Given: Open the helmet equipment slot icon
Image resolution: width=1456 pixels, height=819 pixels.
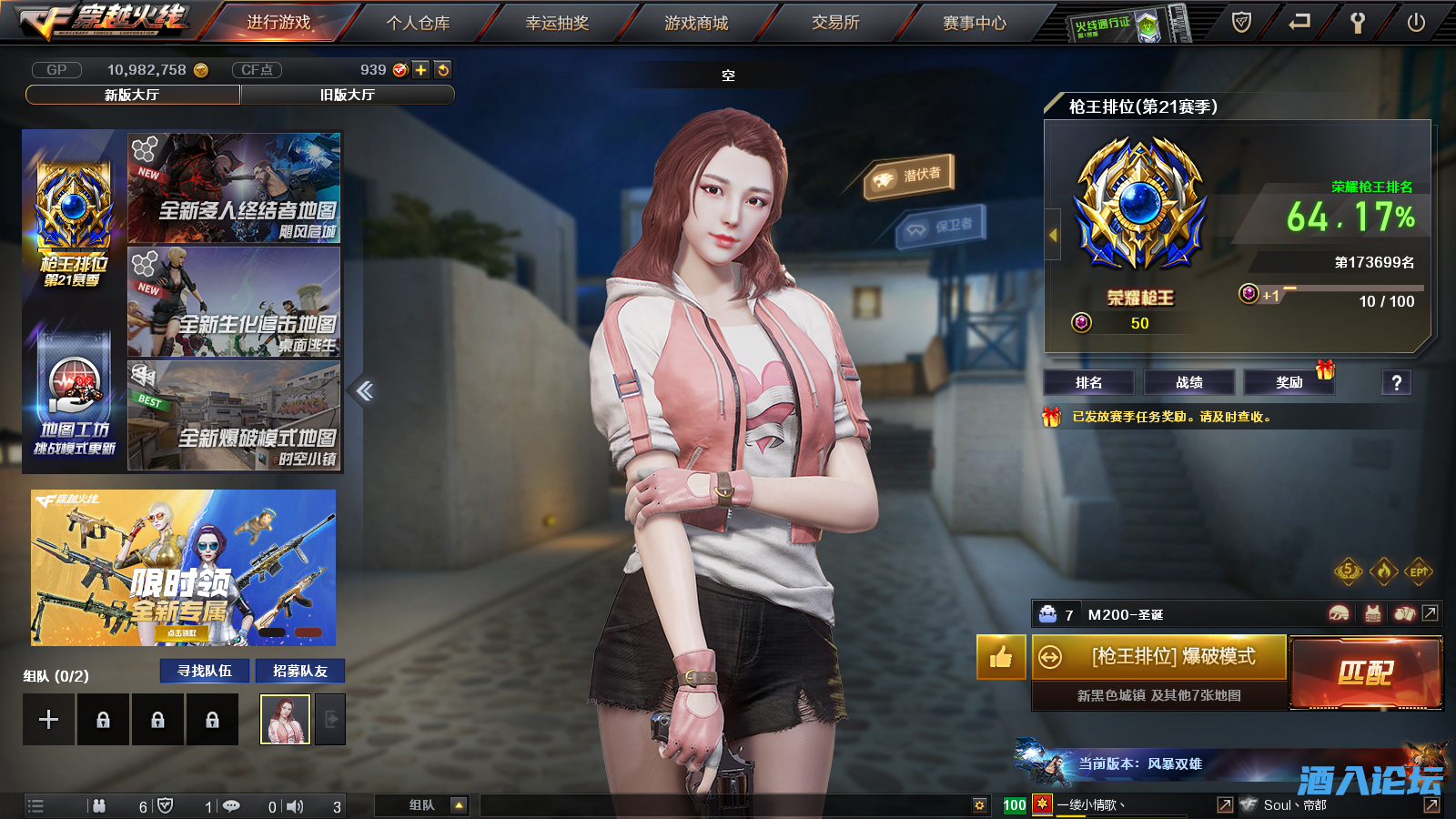Looking at the screenshot, I should [x=1340, y=612].
